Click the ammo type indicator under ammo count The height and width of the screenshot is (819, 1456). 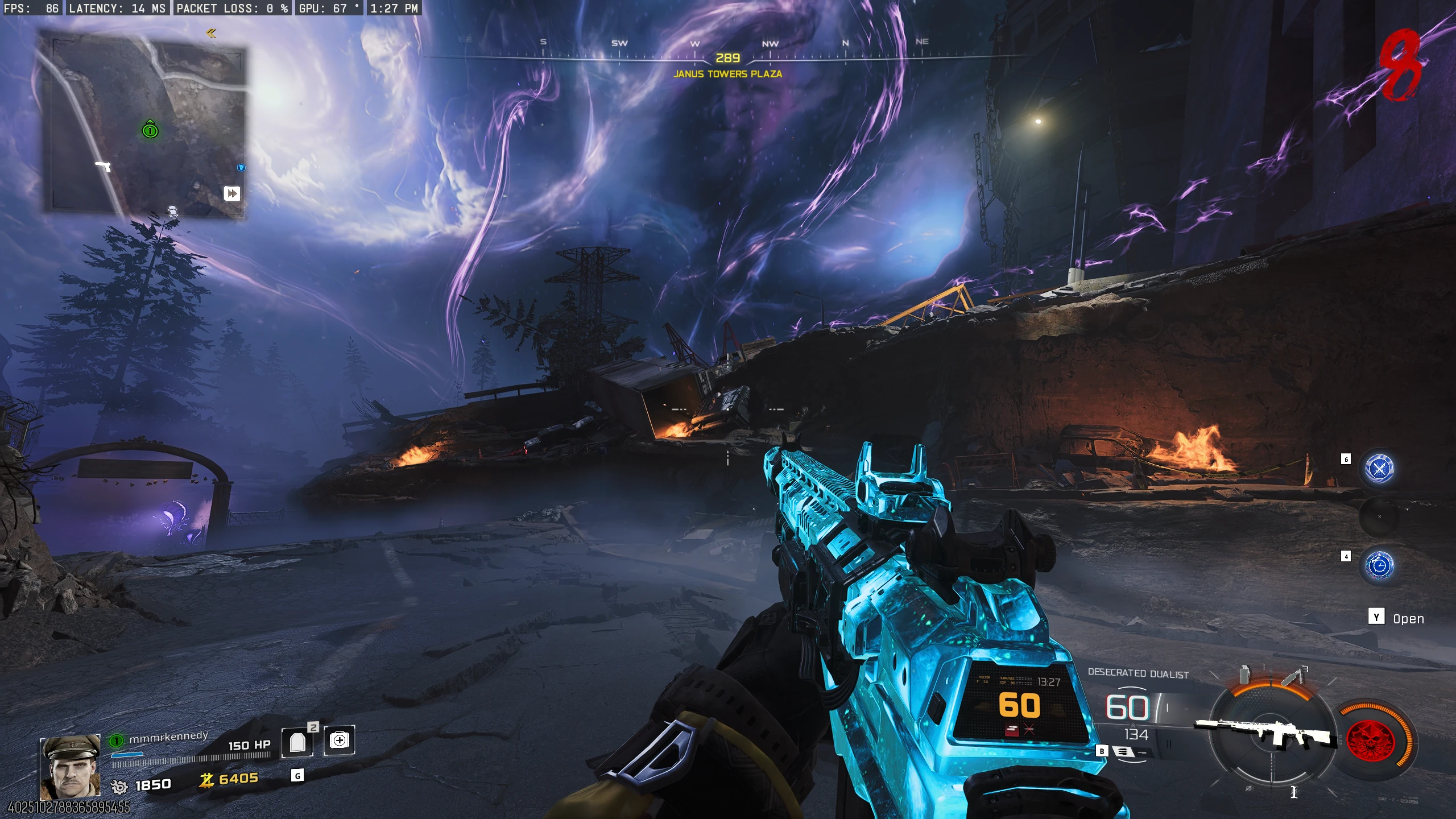pos(1123,752)
